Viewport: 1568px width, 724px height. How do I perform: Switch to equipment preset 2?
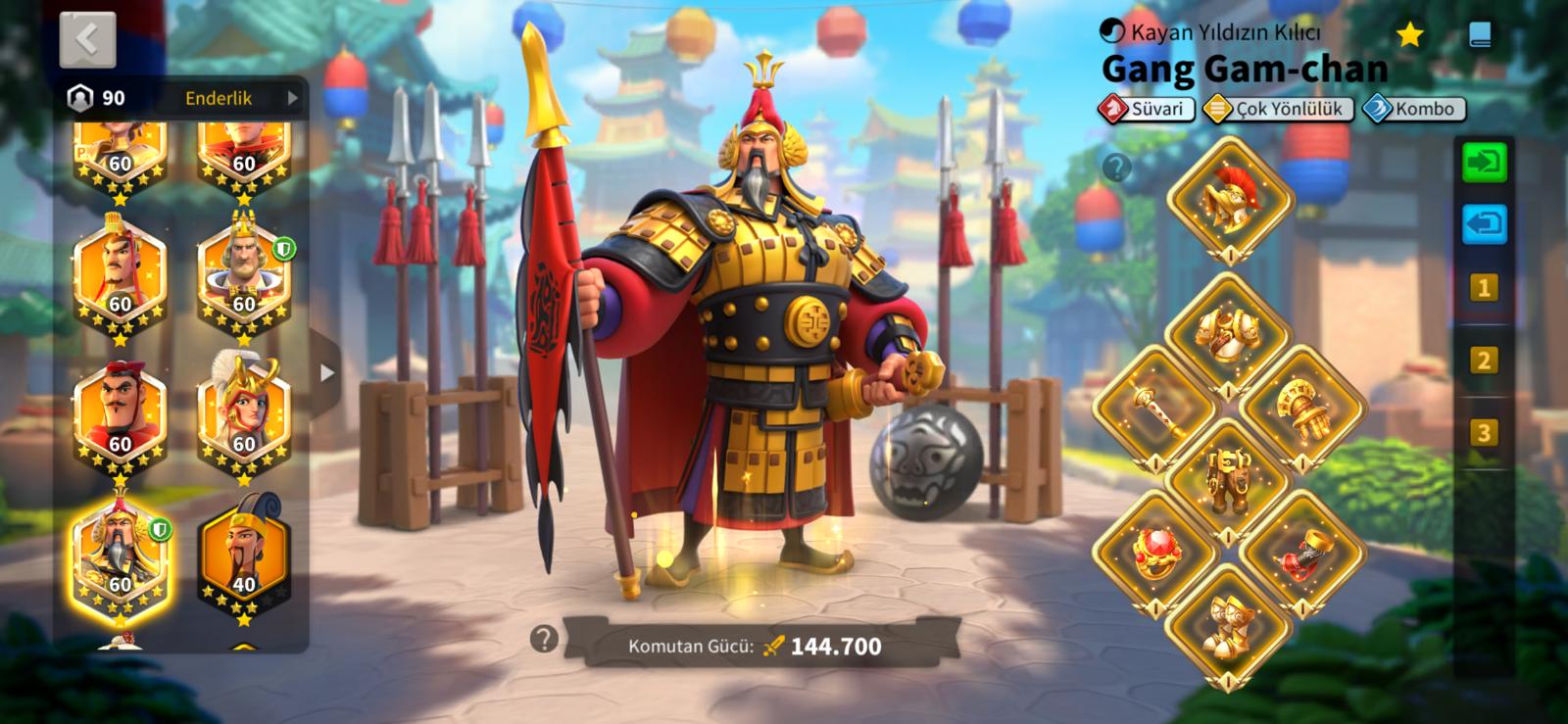point(1483,361)
